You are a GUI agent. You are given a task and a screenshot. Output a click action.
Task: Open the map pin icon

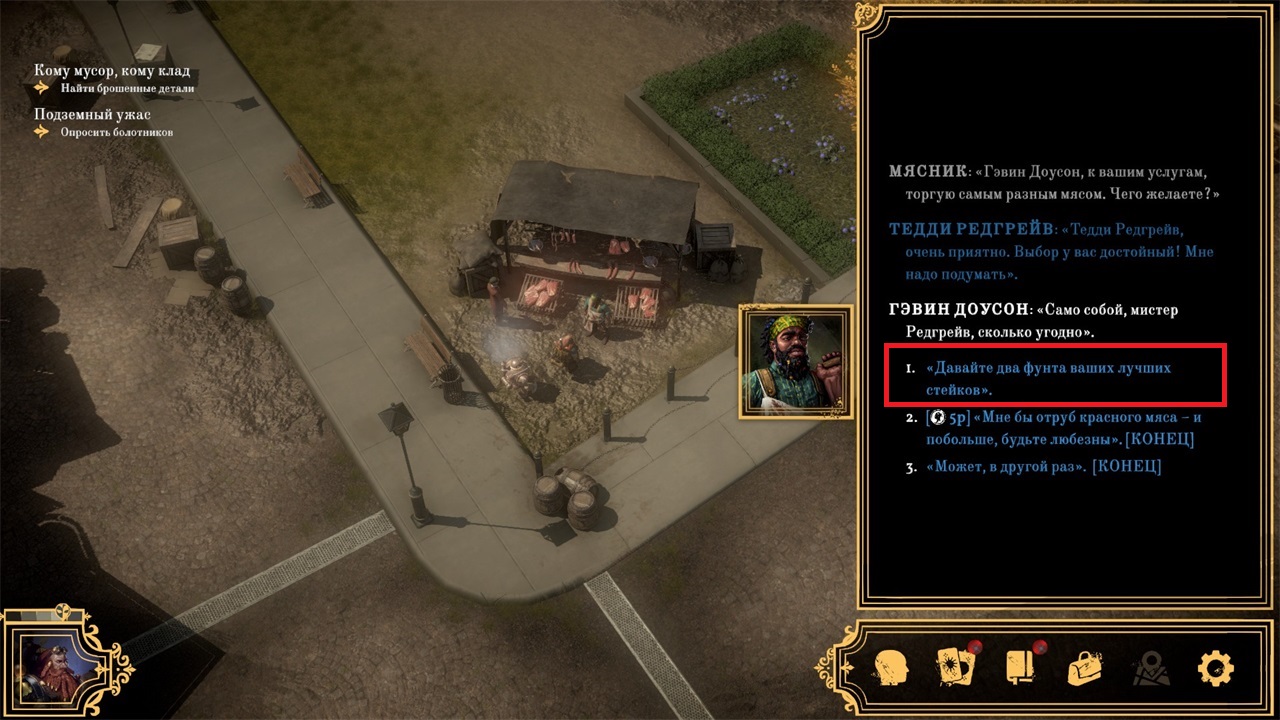[x=1152, y=667]
